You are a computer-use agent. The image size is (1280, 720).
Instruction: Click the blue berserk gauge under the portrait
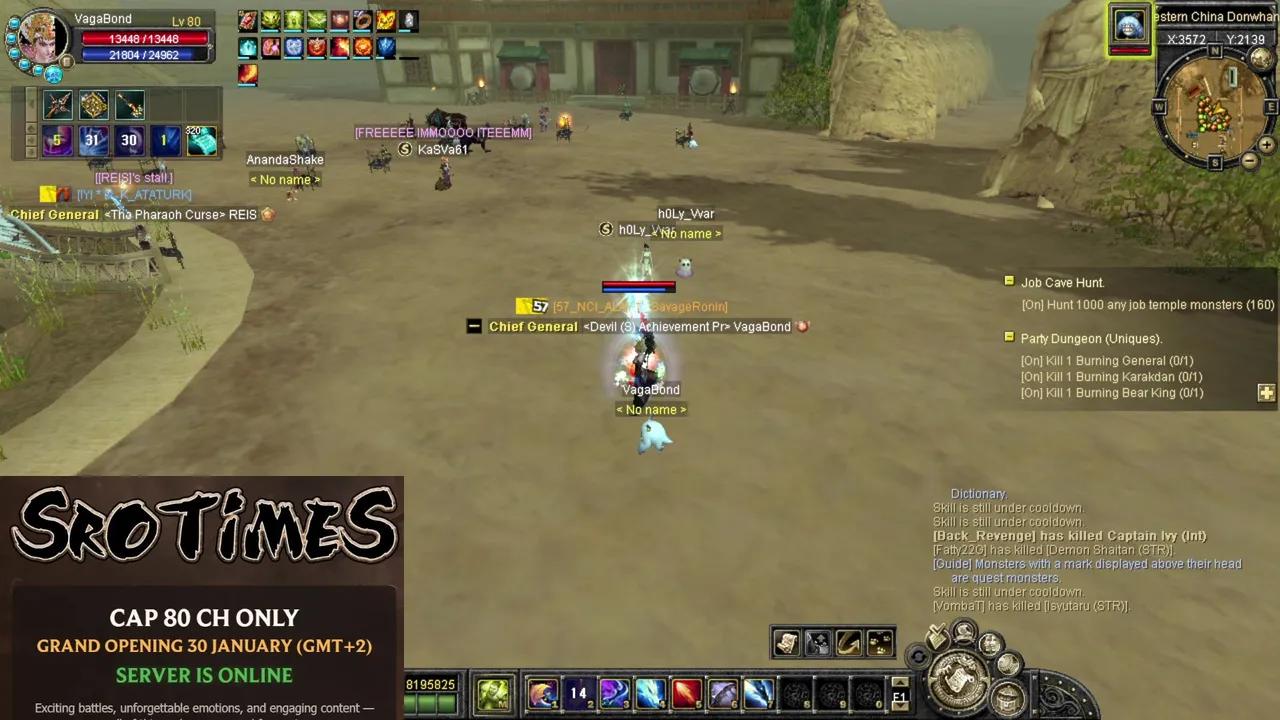coord(53,76)
